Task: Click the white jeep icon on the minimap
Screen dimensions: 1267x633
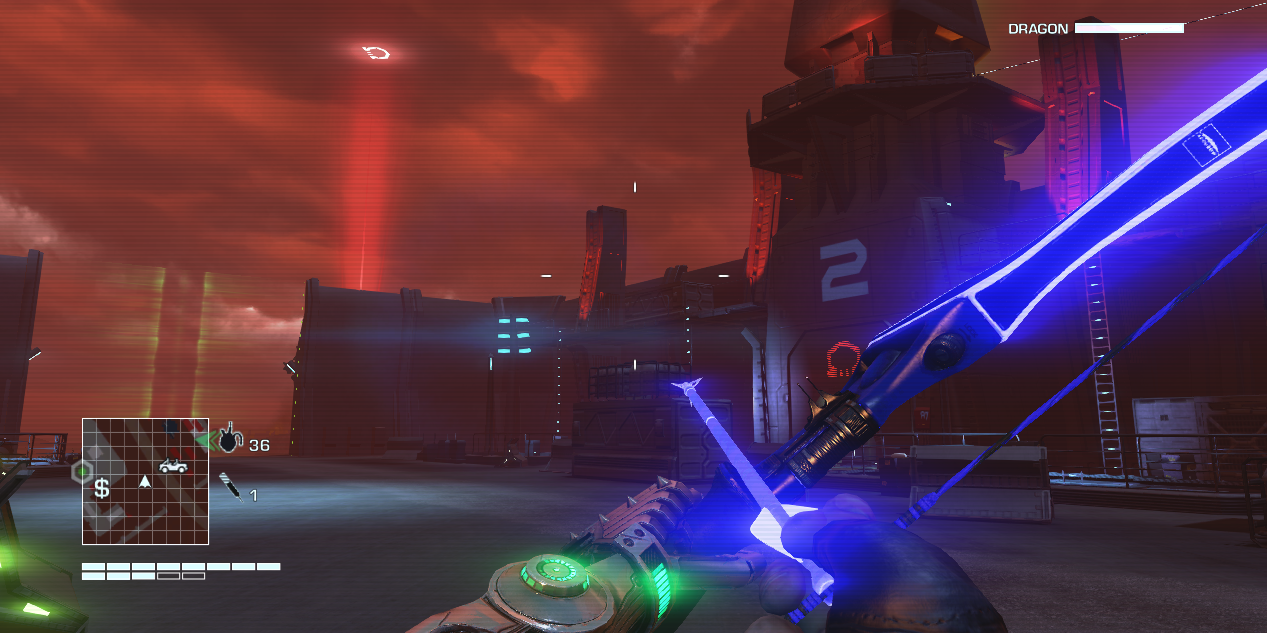Action: click(x=173, y=465)
